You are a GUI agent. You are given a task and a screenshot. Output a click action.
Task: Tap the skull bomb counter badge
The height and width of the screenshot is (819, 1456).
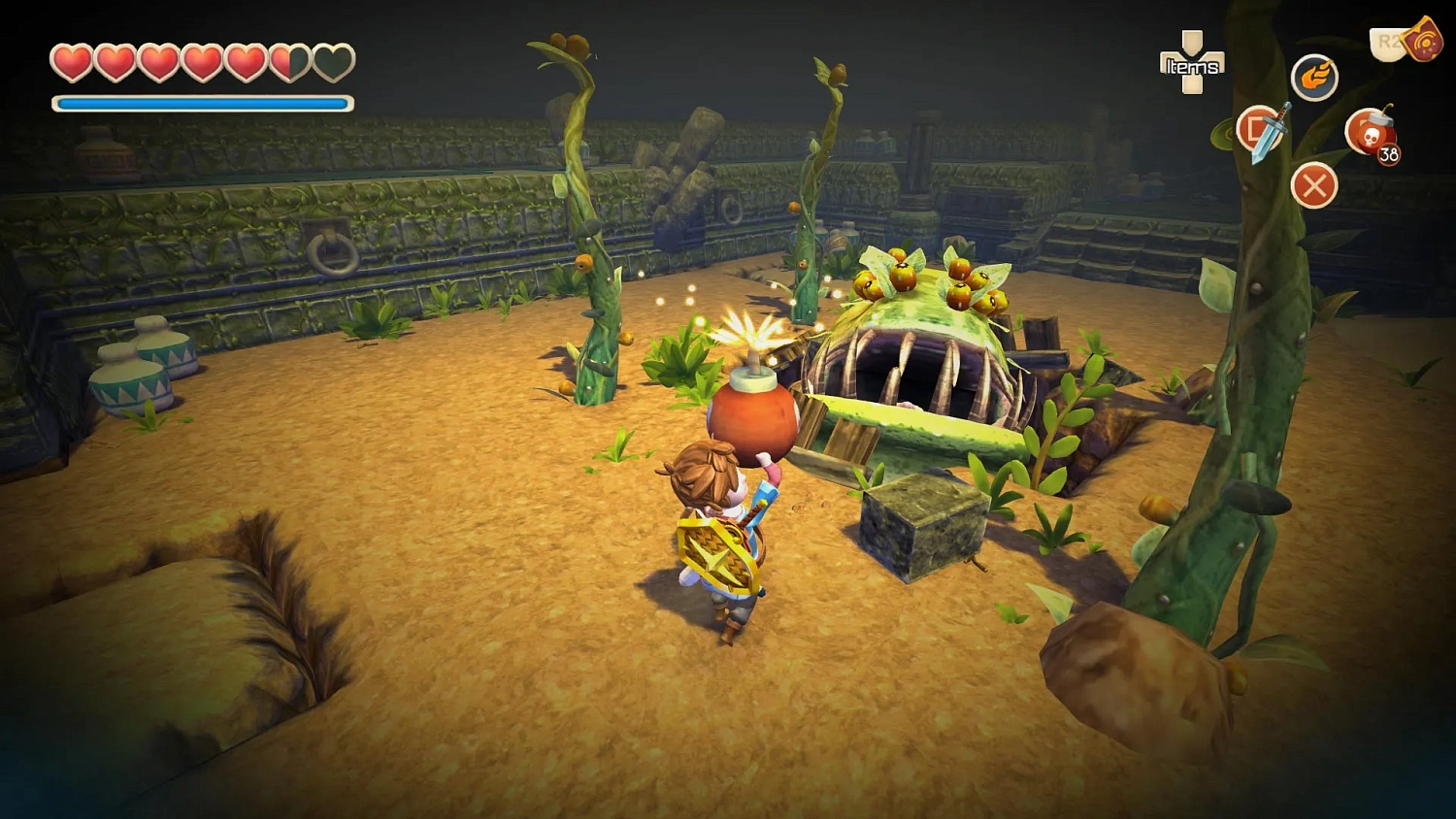(1388, 152)
